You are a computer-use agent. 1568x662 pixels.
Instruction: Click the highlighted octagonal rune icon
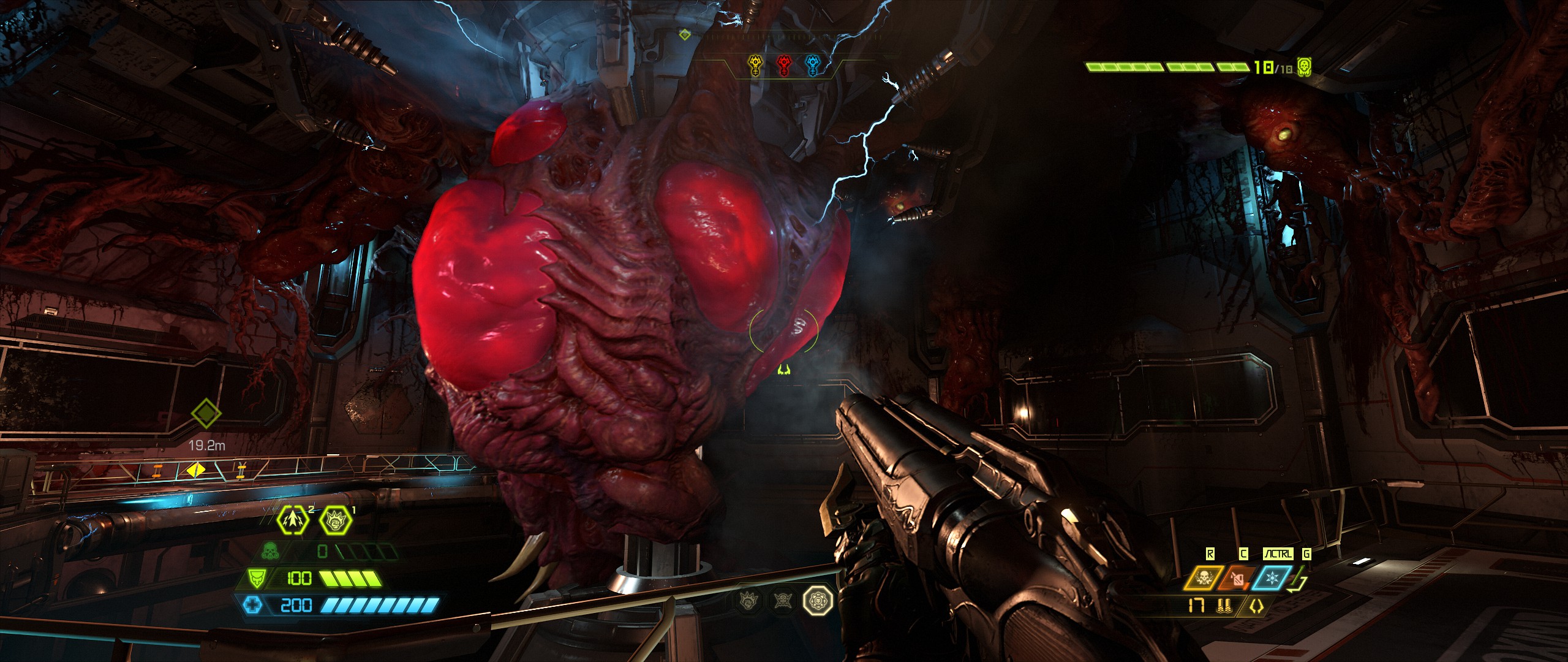818,599
